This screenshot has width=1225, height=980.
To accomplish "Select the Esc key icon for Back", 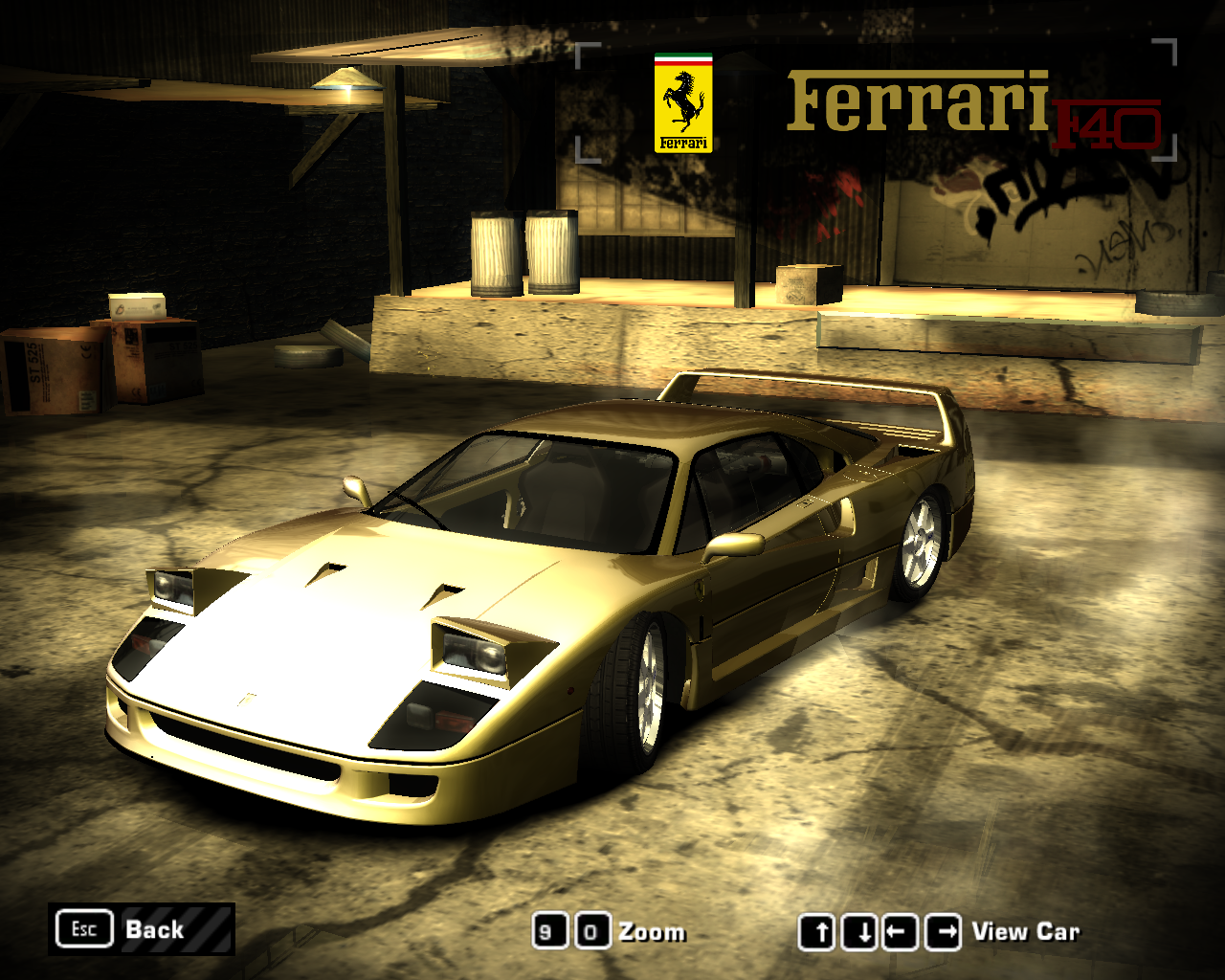I will point(84,928).
